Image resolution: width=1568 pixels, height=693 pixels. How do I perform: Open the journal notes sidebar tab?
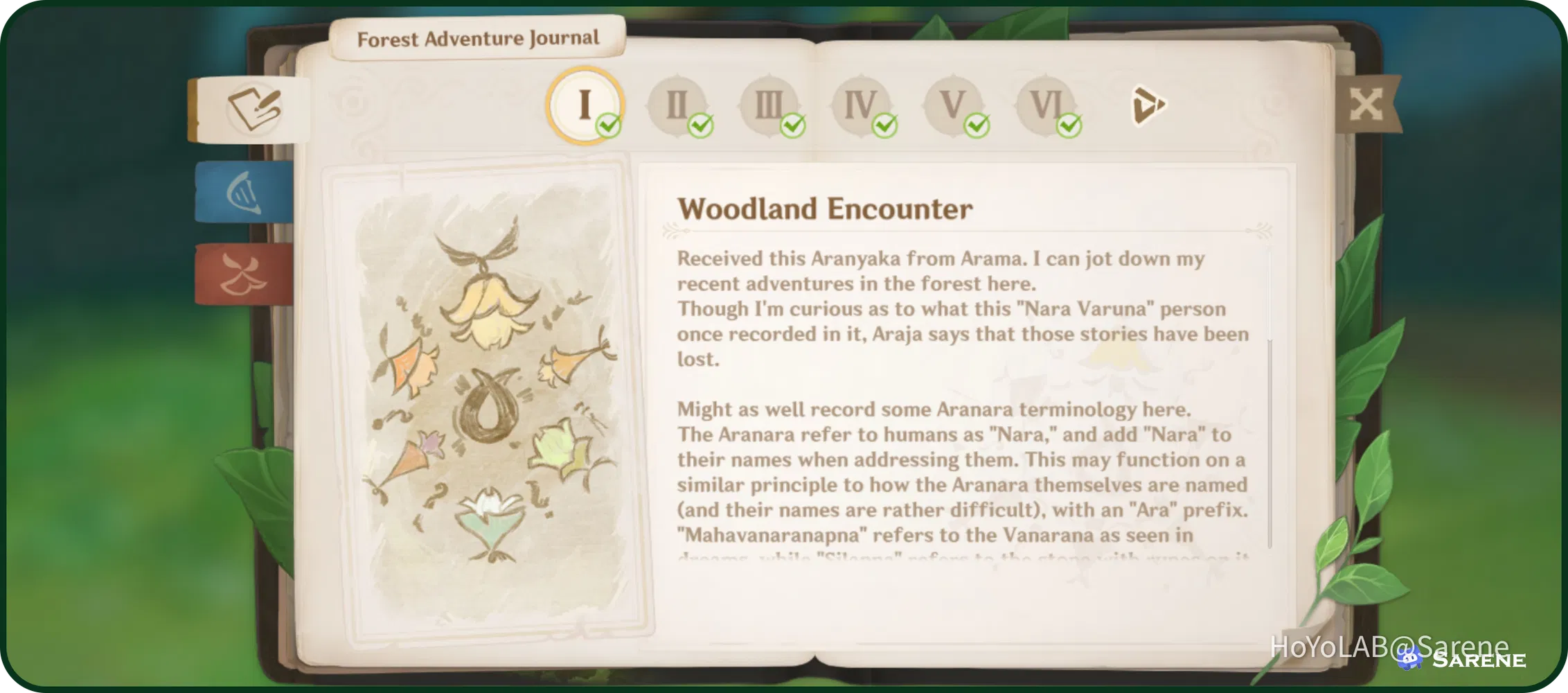click(253, 108)
